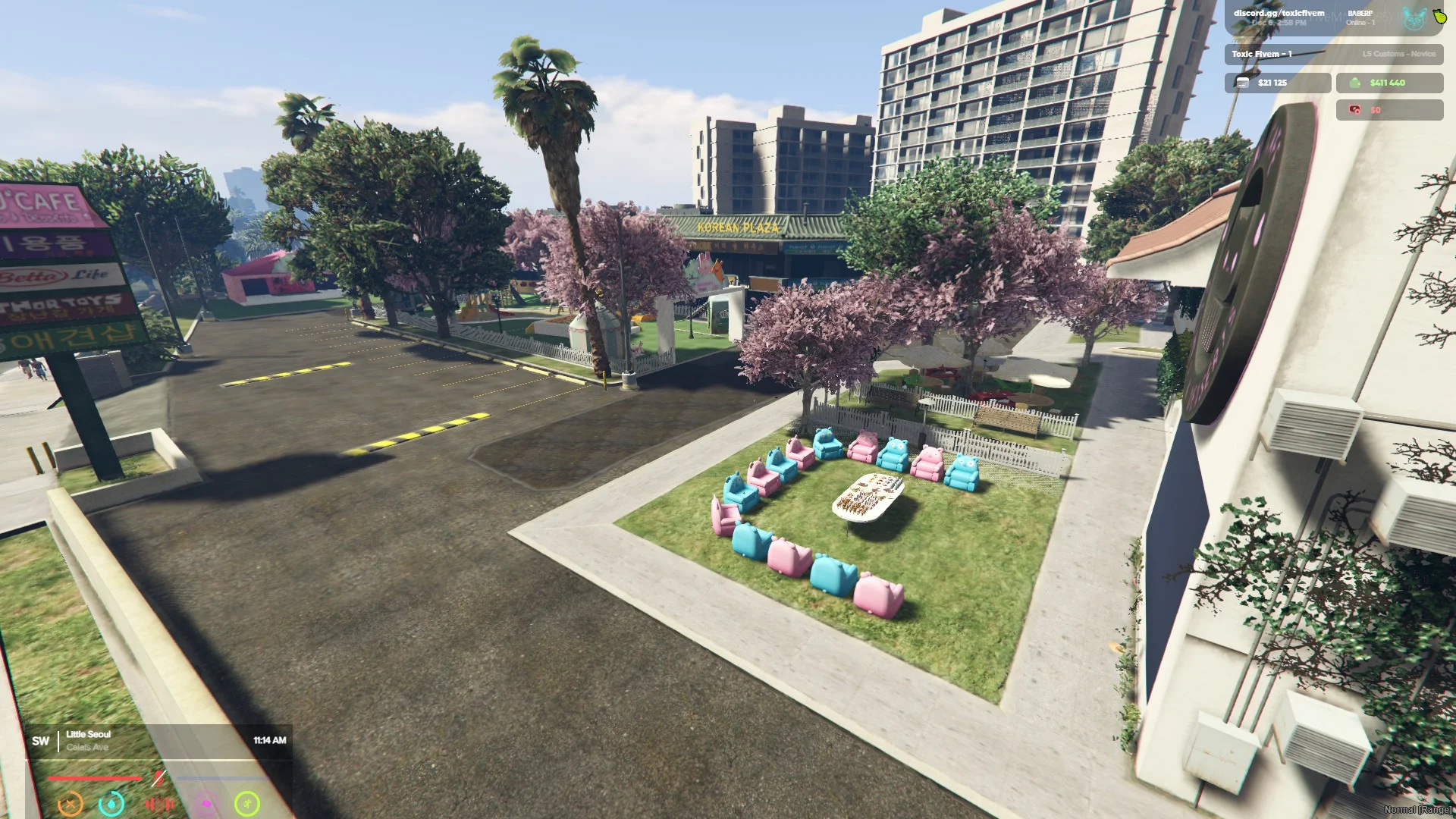The height and width of the screenshot is (819, 1456).
Task: Select the LS Customs - Novice job label
Action: (1398, 54)
